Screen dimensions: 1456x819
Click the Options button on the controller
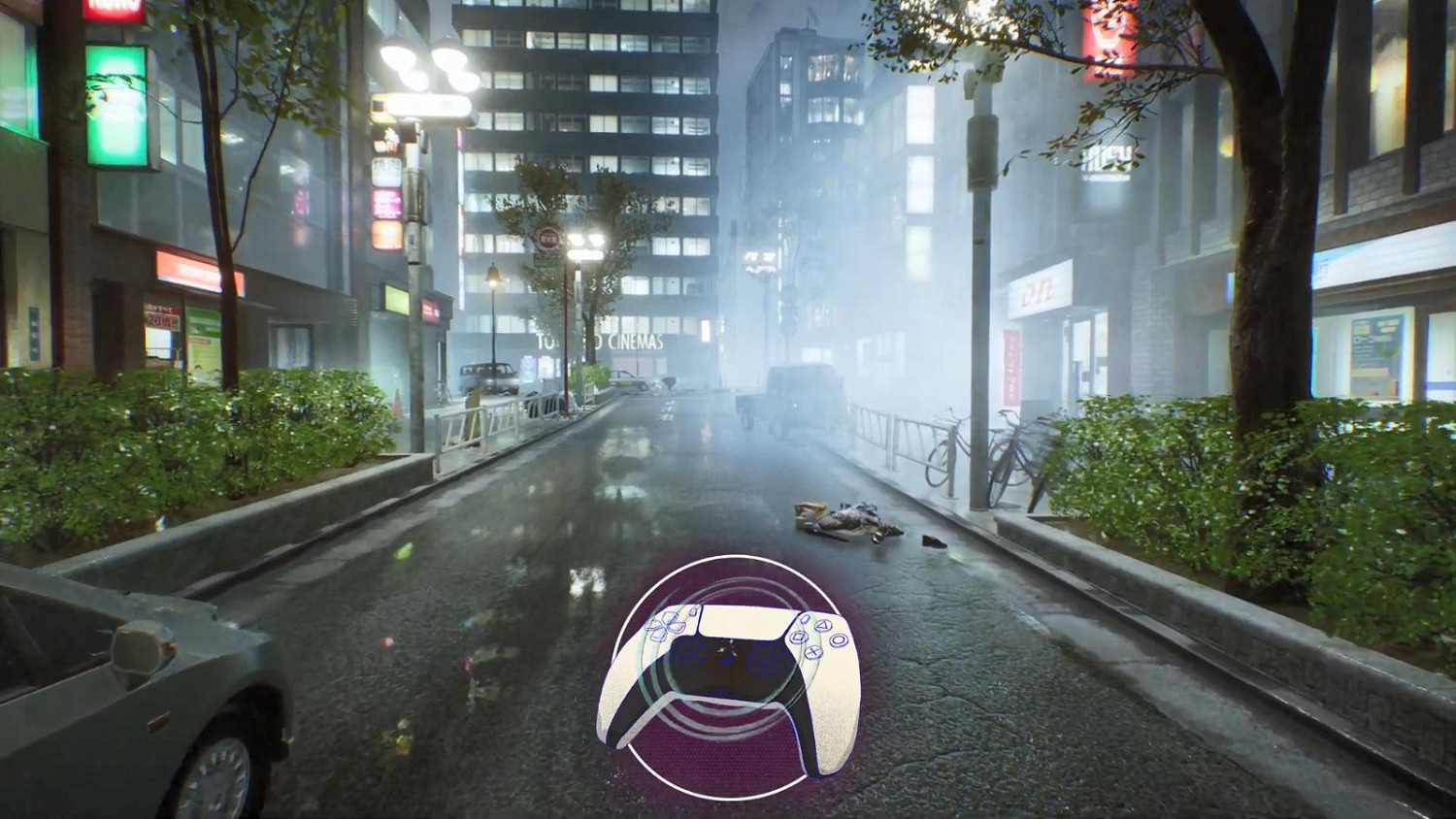tap(806, 619)
